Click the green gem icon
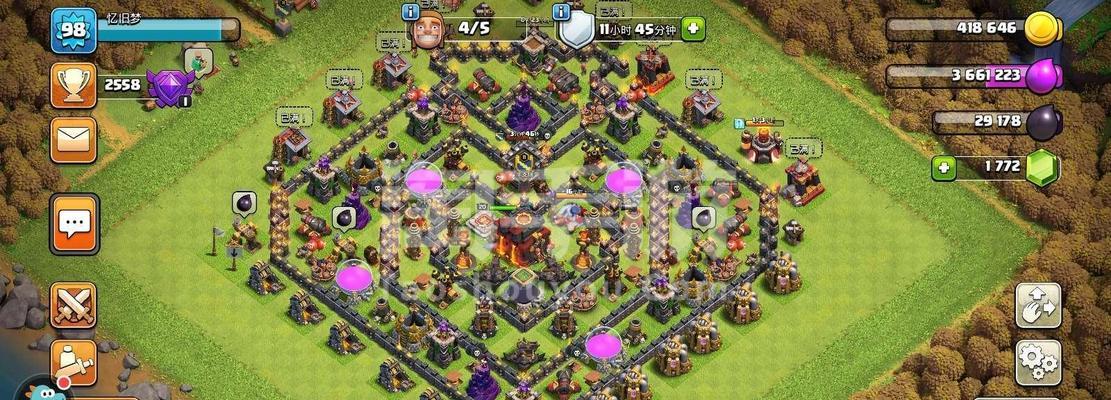This screenshot has width=1111, height=400. click(x=1042, y=168)
